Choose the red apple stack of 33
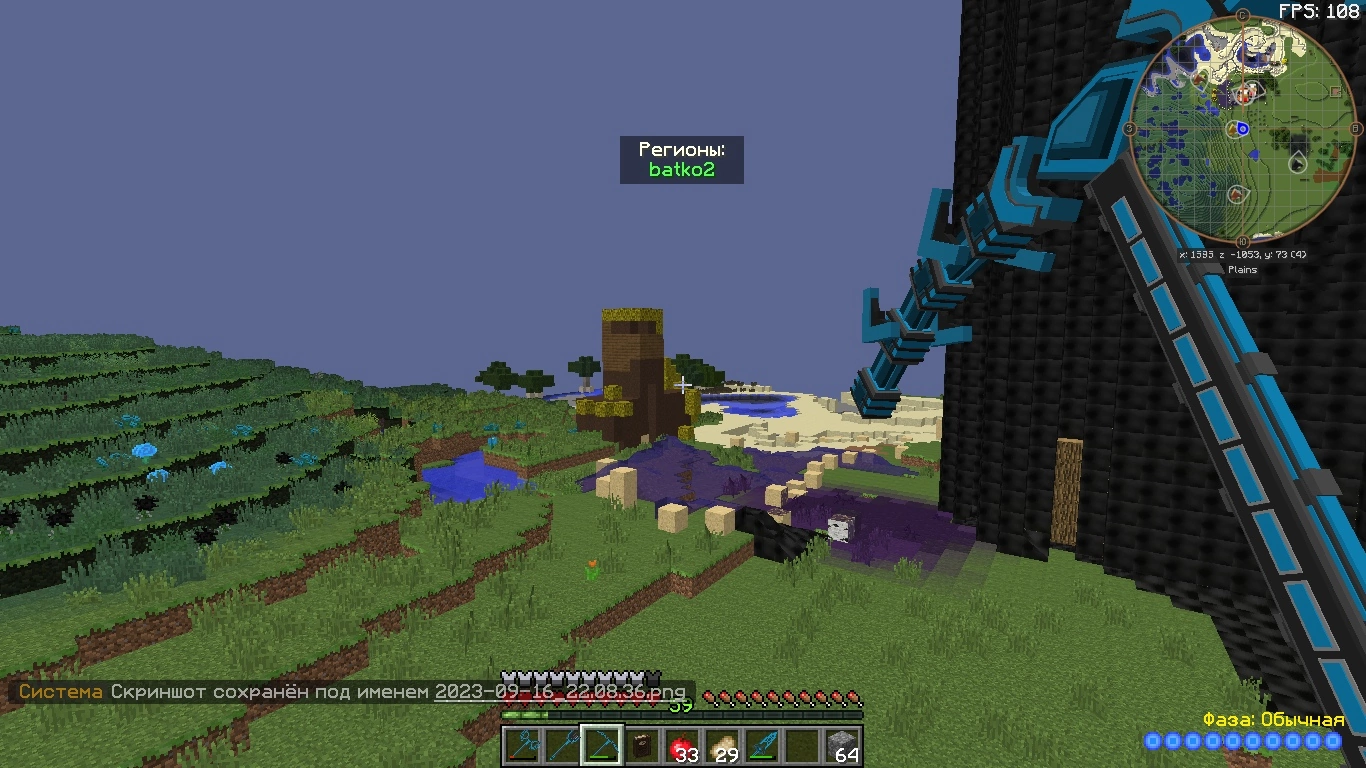The image size is (1366, 768). 682,746
